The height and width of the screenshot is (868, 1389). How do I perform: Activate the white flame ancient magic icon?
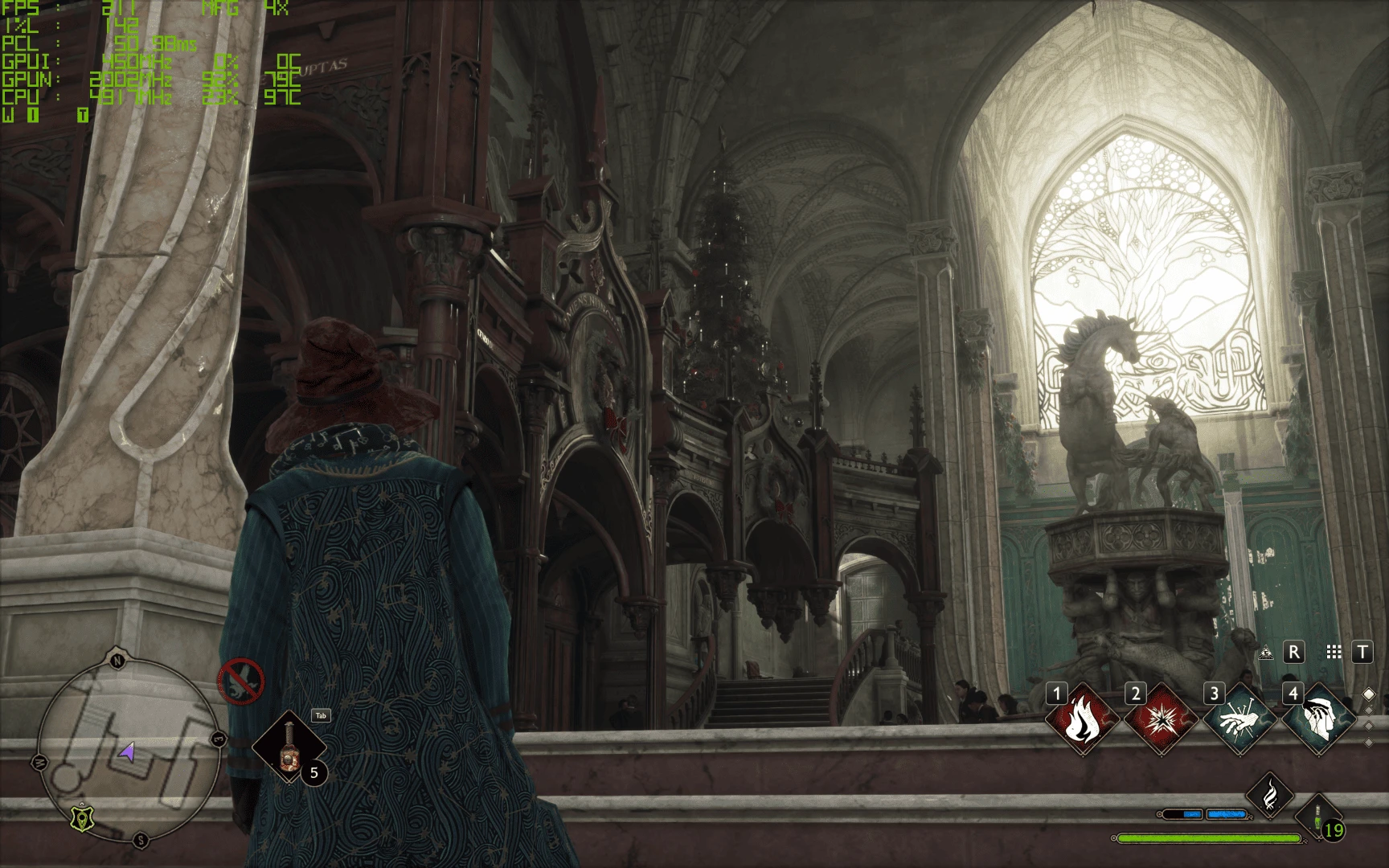[1269, 795]
